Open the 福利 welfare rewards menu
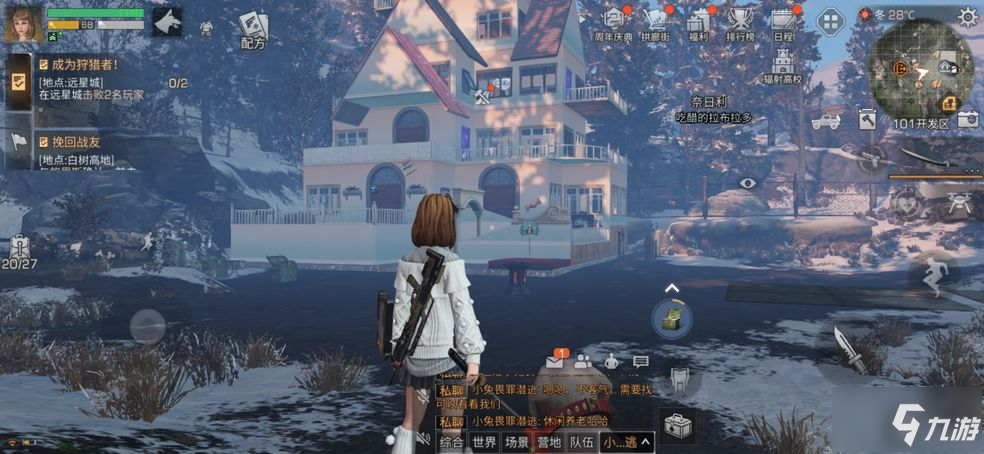This screenshot has height=454, width=984. (x=698, y=21)
